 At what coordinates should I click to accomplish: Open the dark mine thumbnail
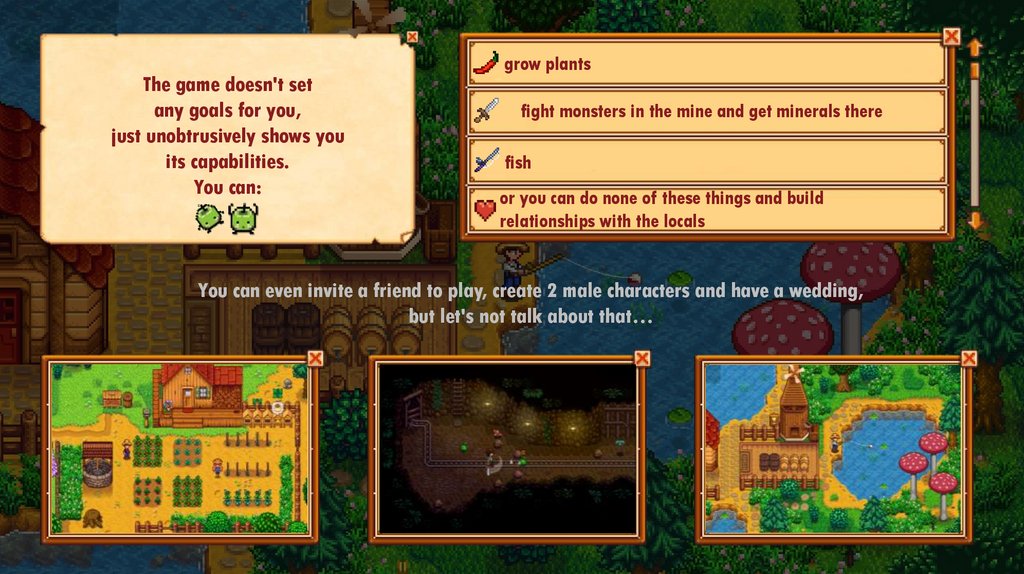(507, 448)
